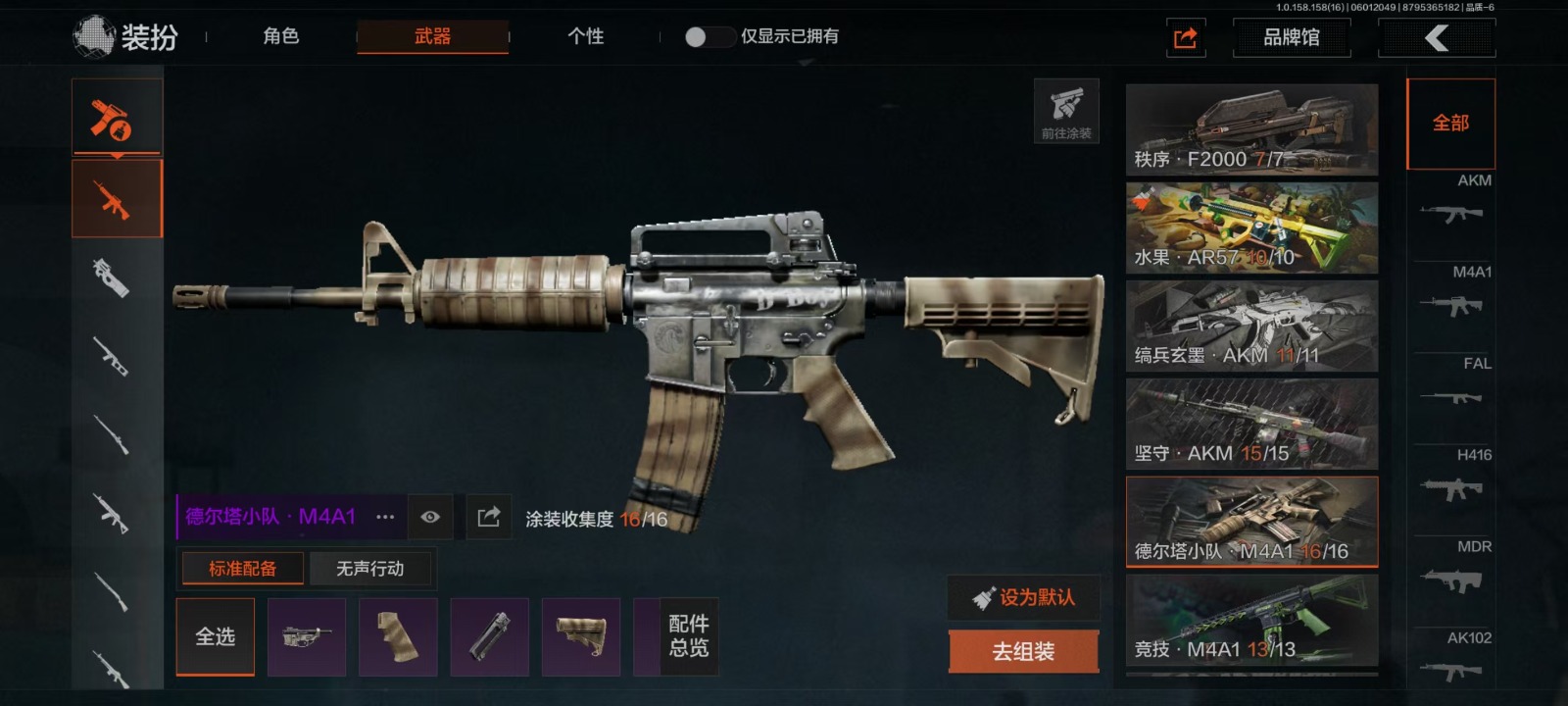Filter skins by H416
The image size is (1568, 706).
(1454, 476)
